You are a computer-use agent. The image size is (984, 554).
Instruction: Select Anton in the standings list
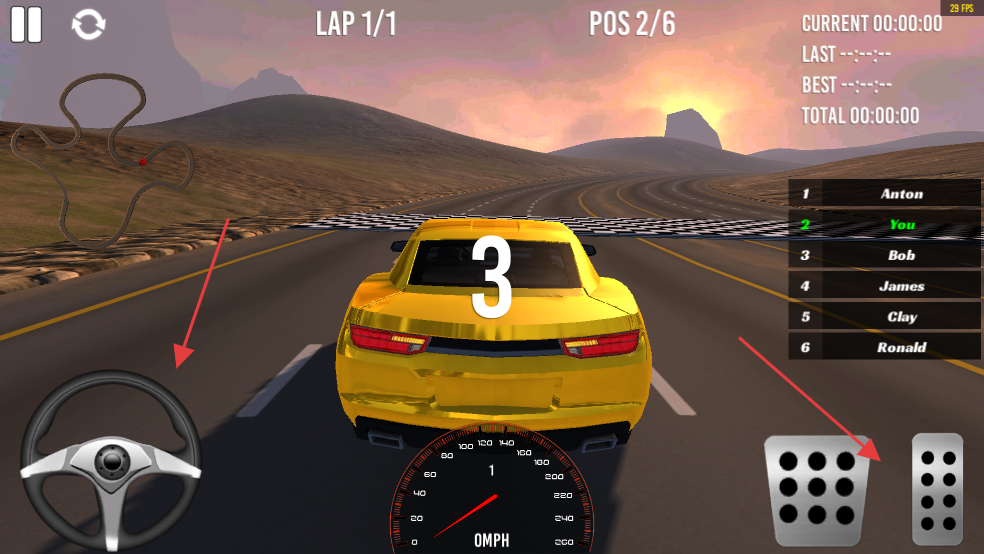pyautogui.click(x=884, y=194)
